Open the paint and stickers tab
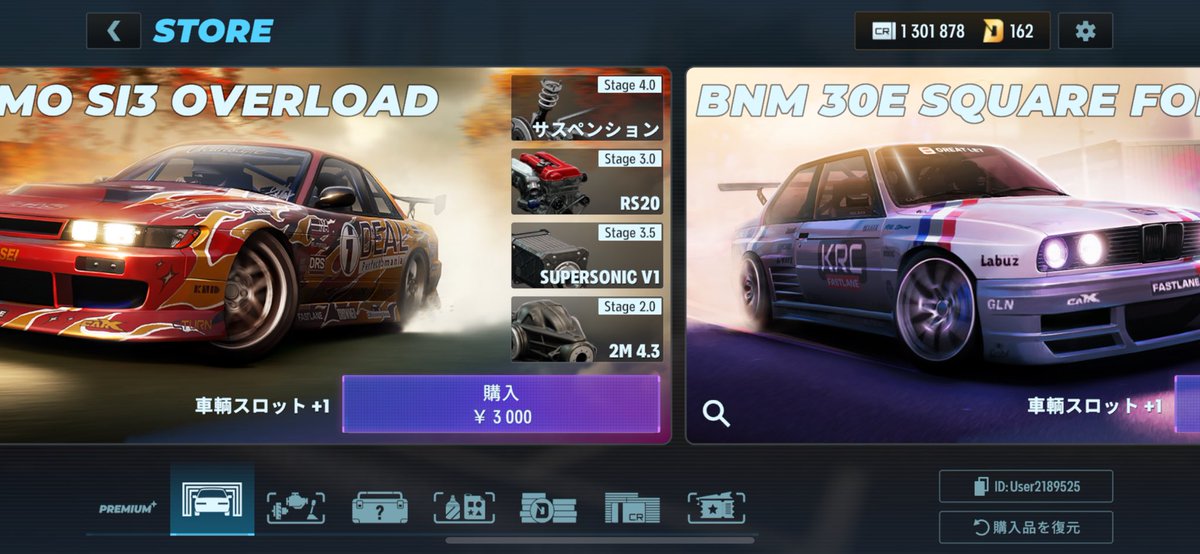The height and width of the screenshot is (554, 1200). click(464, 508)
